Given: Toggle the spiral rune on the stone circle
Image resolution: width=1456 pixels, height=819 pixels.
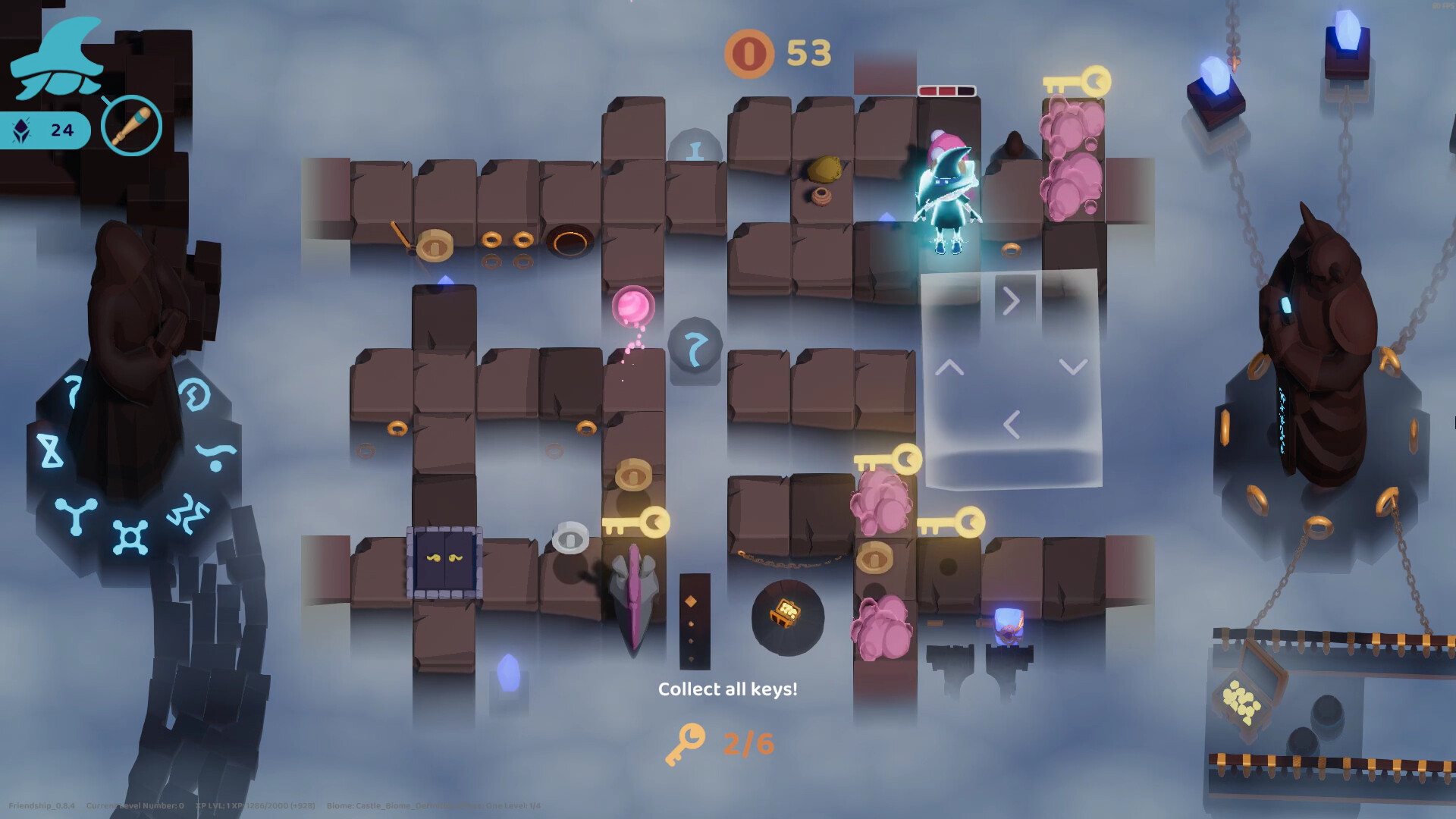Looking at the screenshot, I should tap(193, 392).
